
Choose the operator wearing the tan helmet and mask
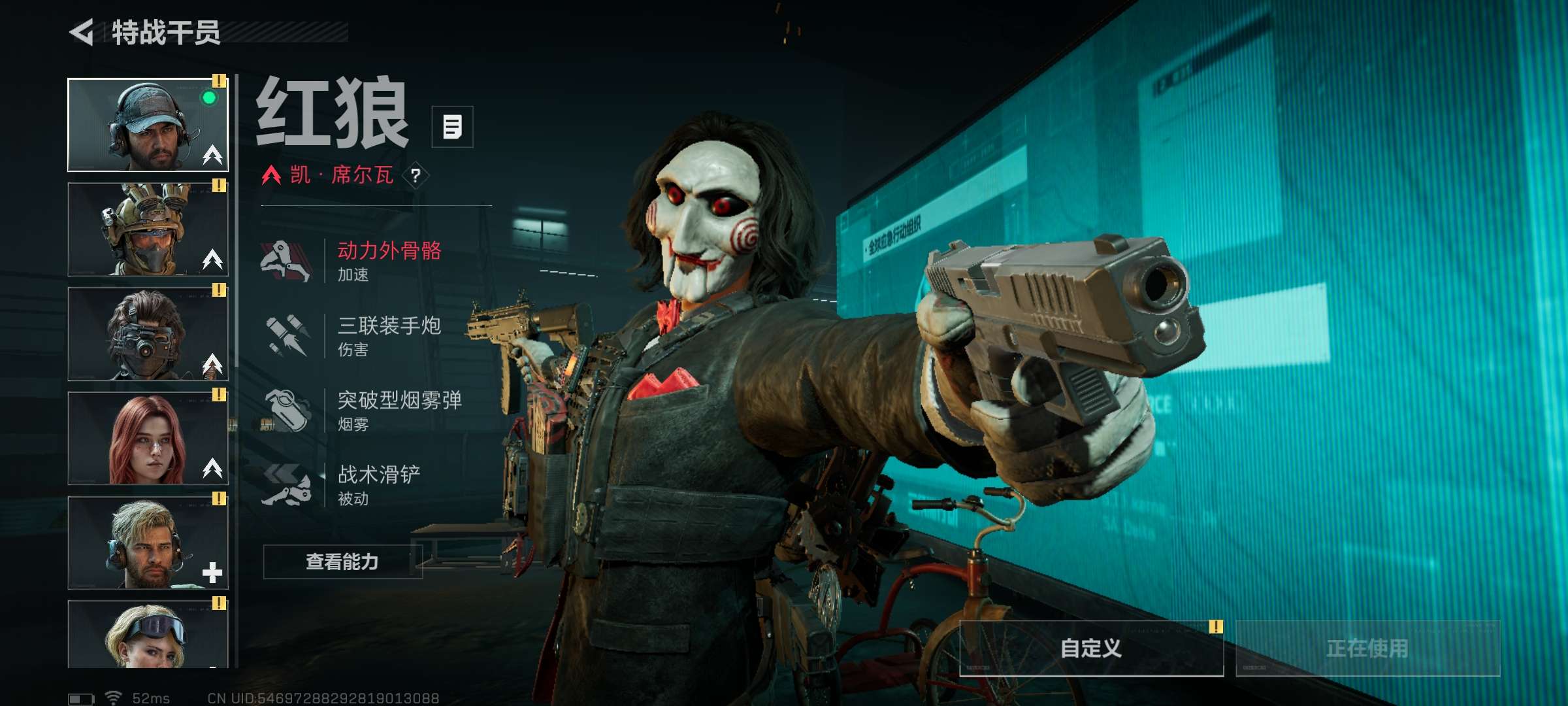(x=148, y=229)
